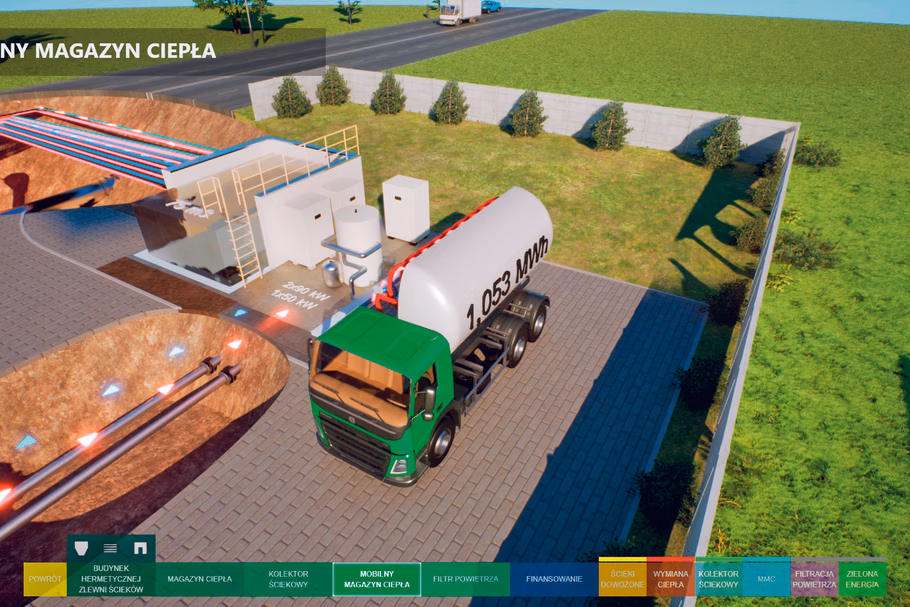Show the Finansowanie section
910x607 pixels.
[x=554, y=579]
